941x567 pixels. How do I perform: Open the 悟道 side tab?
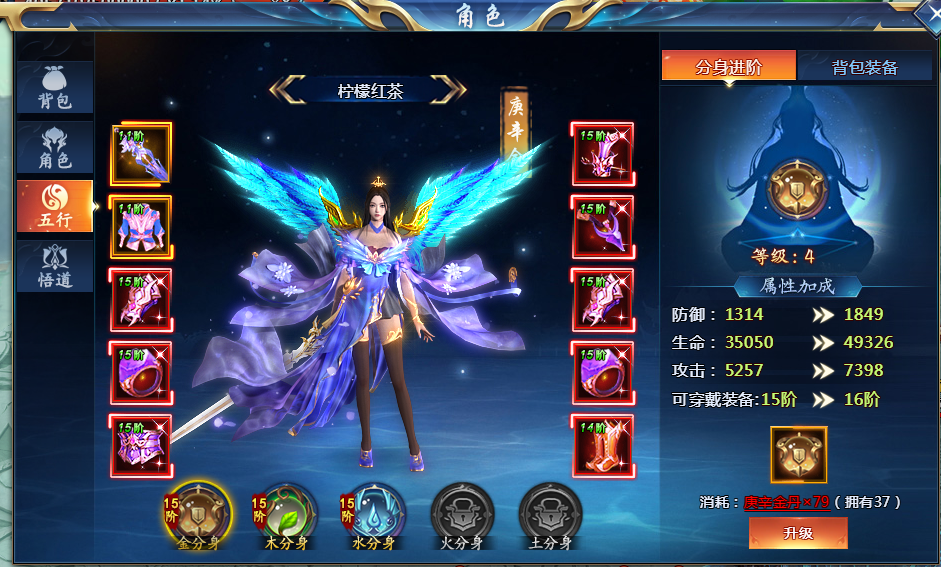(x=55, y=265)
